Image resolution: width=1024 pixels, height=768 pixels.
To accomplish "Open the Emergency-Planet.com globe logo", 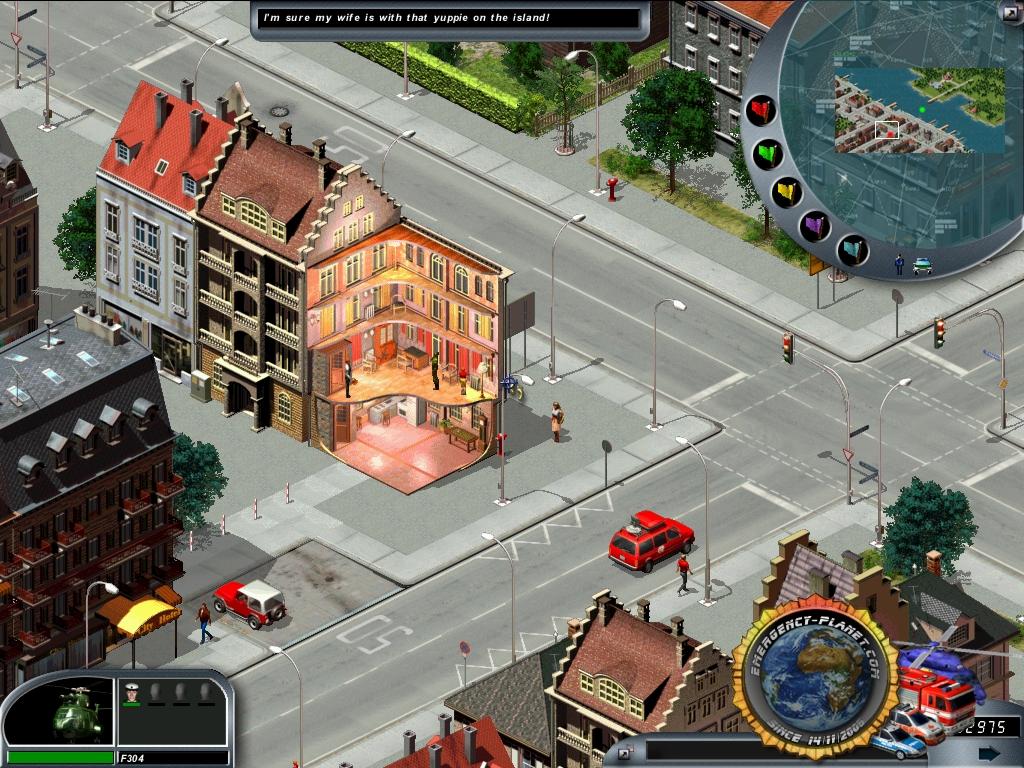I will (814, 681).
